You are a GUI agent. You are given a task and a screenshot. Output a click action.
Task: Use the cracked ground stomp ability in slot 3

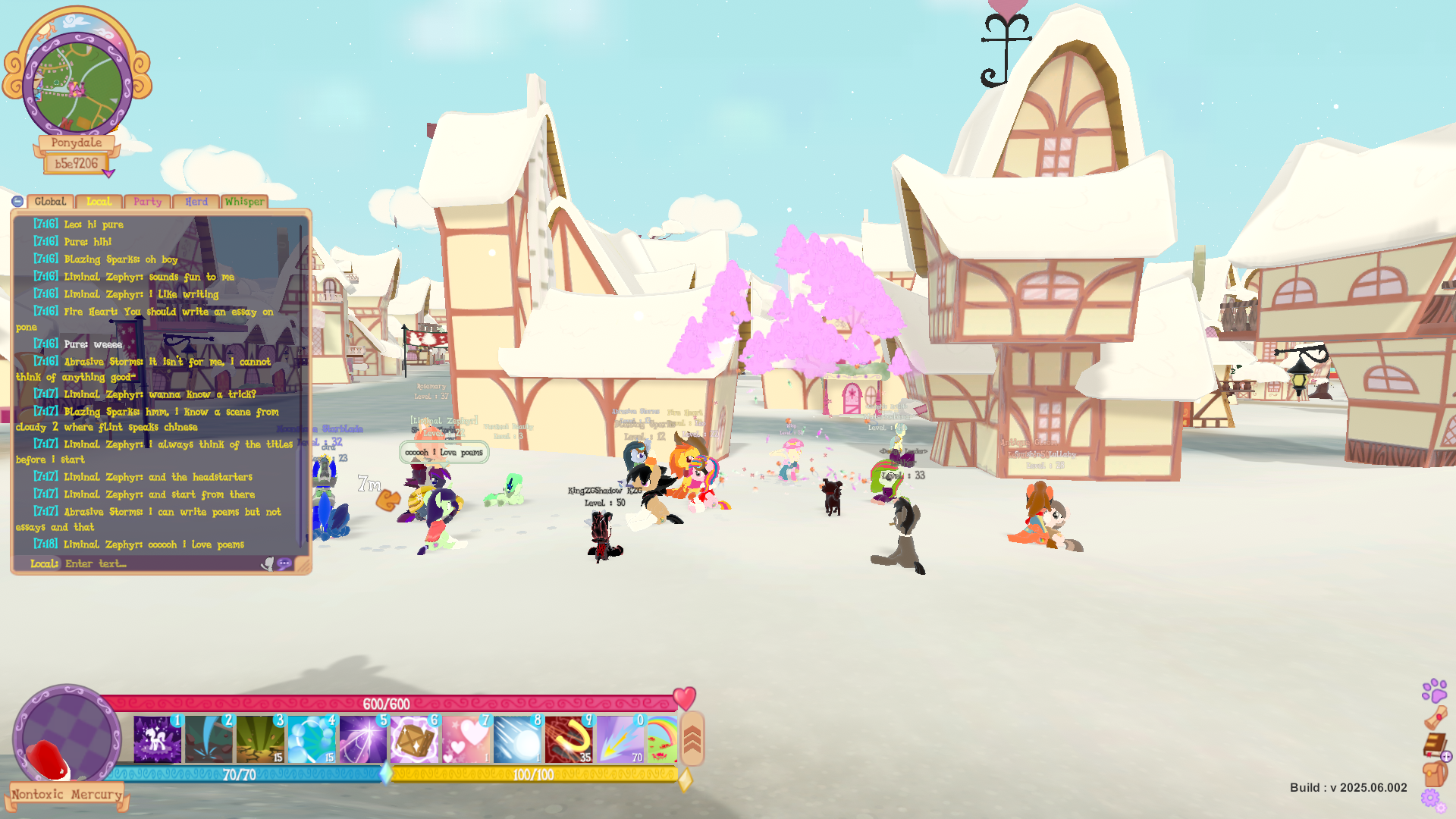[x=260, y=739]
